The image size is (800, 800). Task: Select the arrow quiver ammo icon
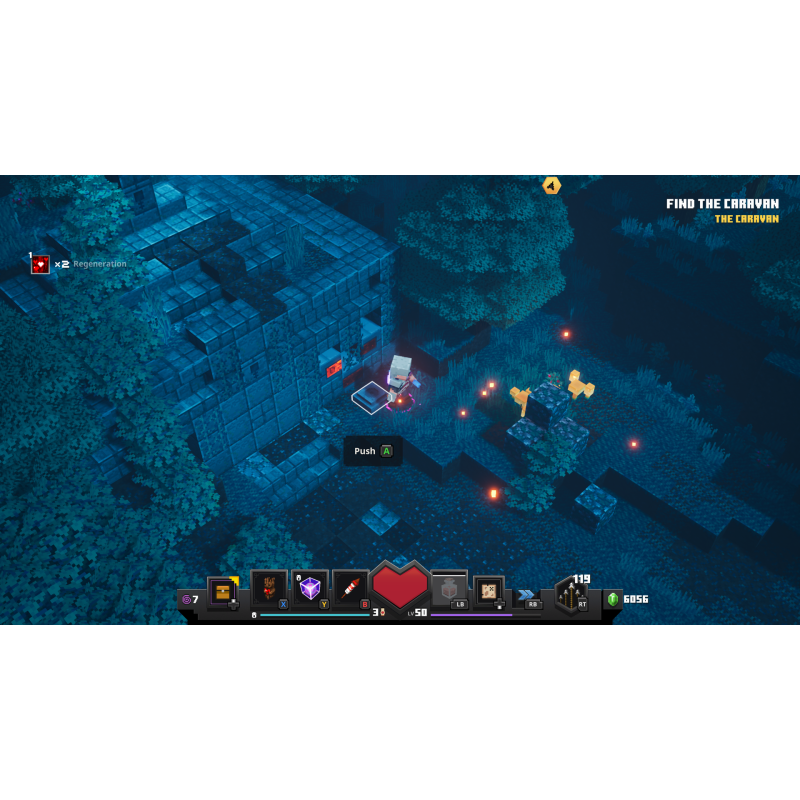pyautogui.click(x=572, y=595)
